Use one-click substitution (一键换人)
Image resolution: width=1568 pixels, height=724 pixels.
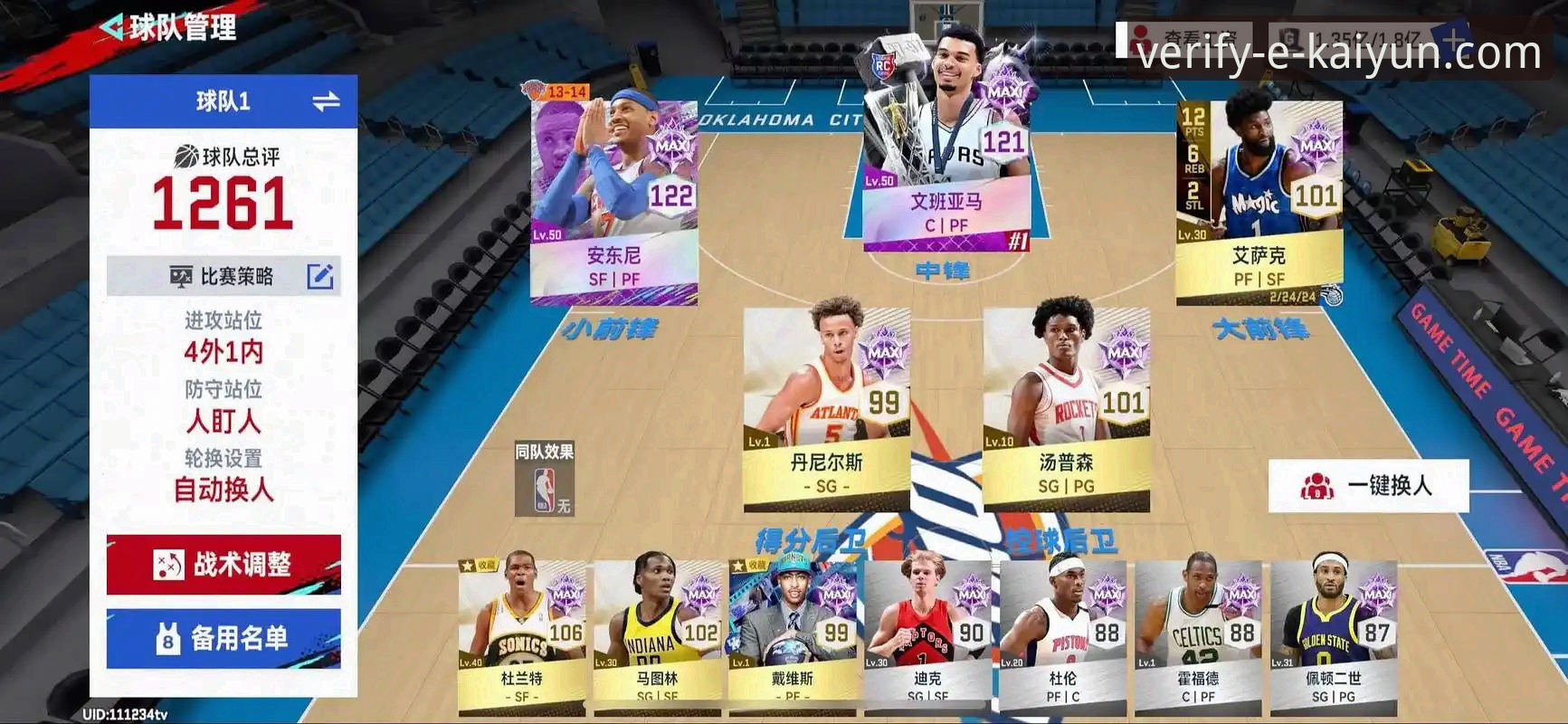[1367, 486]
